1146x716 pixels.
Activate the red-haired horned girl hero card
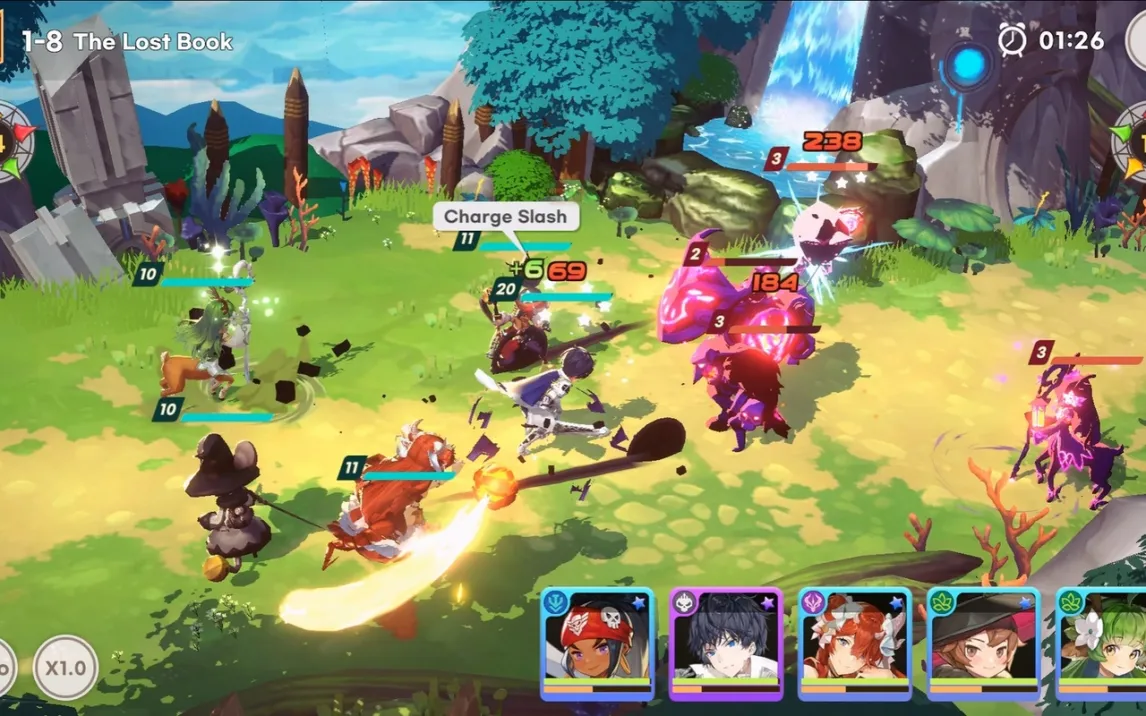point(855,642)
